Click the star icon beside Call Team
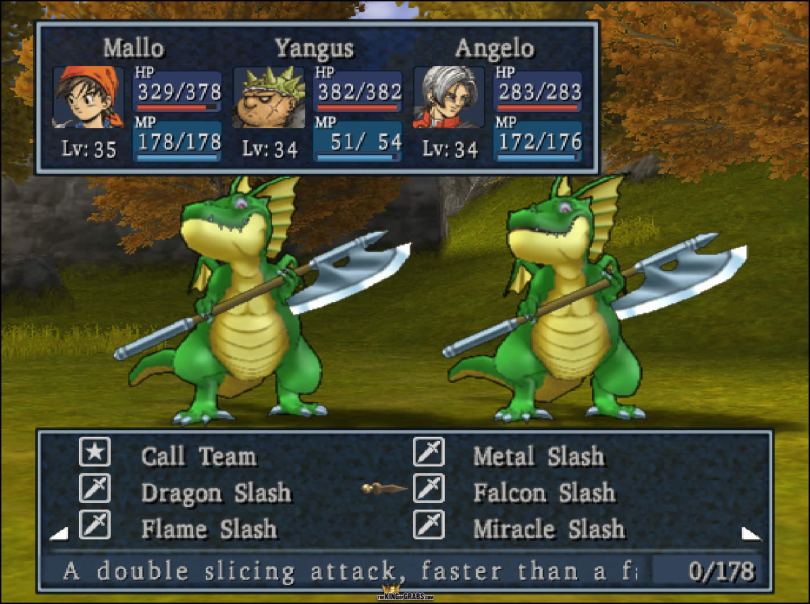 click(95, 453)
